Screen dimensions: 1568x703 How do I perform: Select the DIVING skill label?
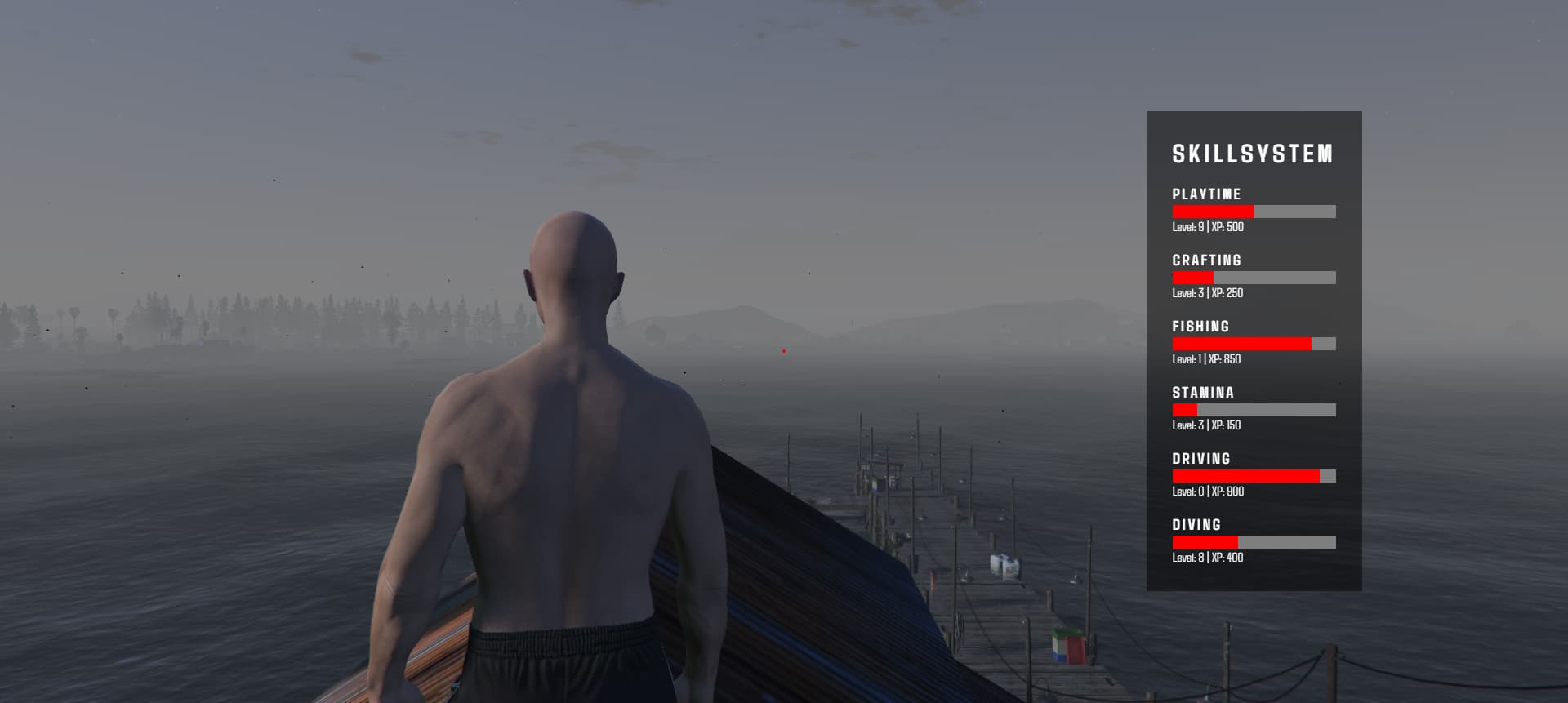(1196, 525)
